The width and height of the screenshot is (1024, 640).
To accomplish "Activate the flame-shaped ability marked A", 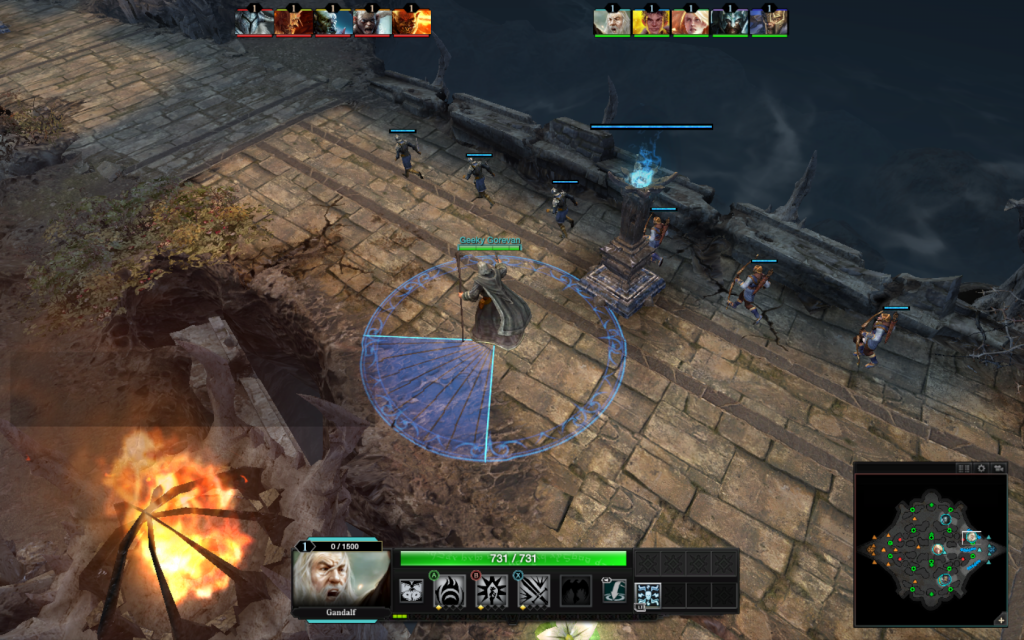I will coord(447,591).
